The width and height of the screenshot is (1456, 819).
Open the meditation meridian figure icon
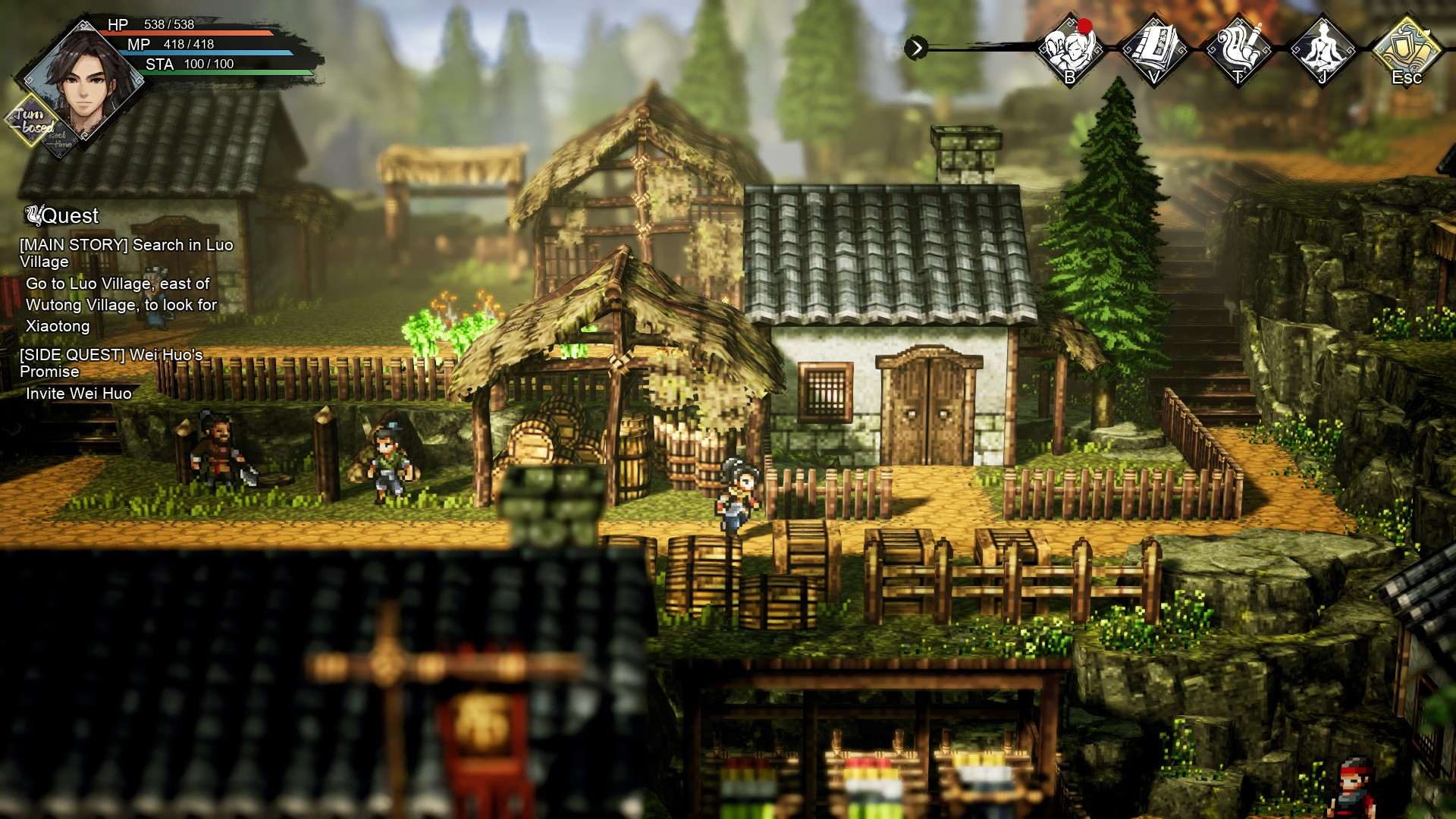[x=1323, y=49]
